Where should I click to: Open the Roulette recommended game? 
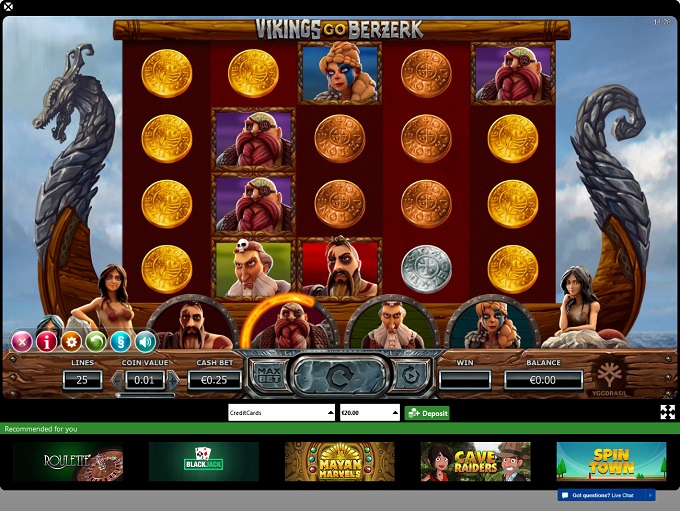(68, 461)
